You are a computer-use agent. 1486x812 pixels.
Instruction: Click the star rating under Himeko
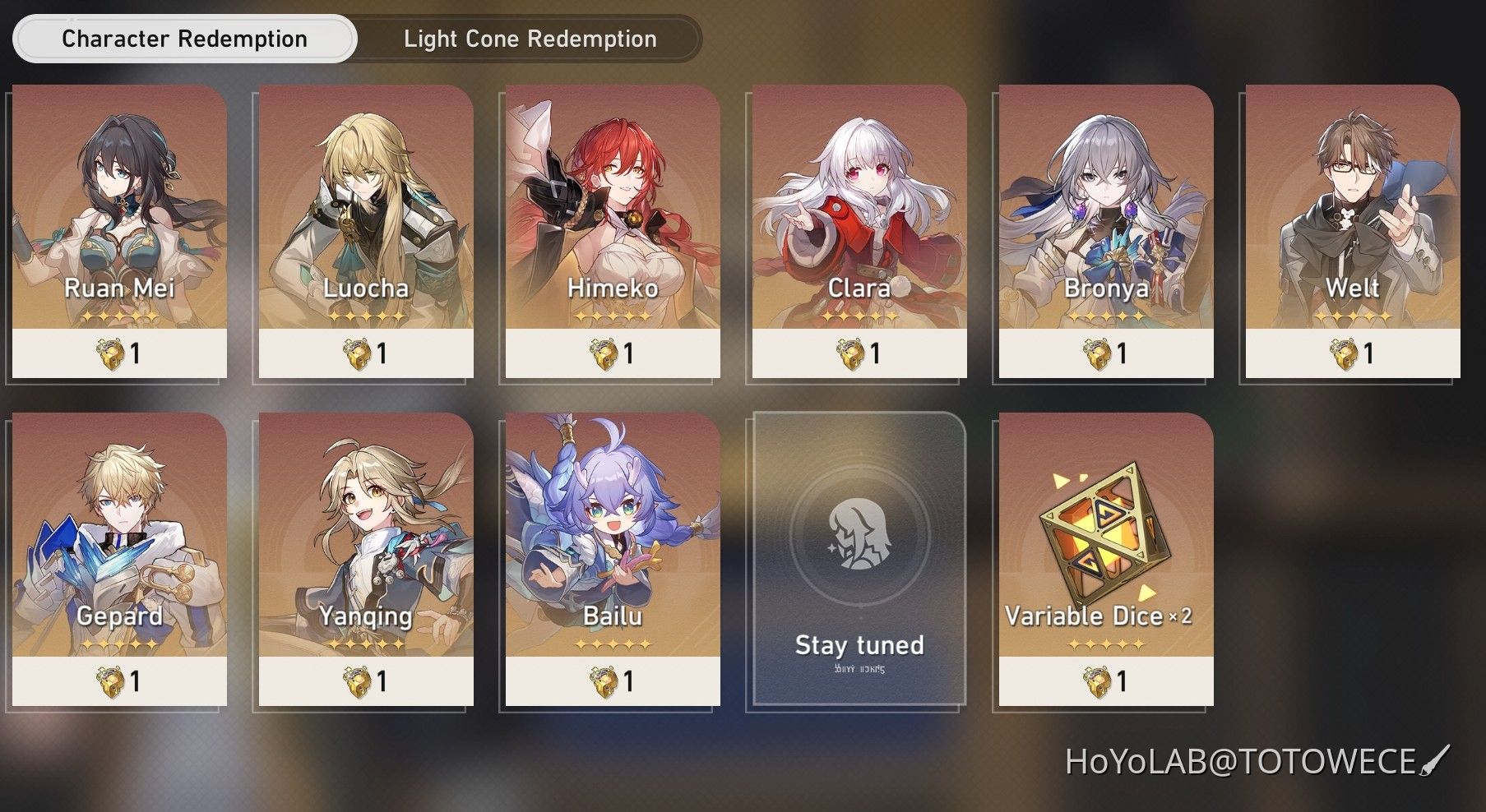click(613, 315)
